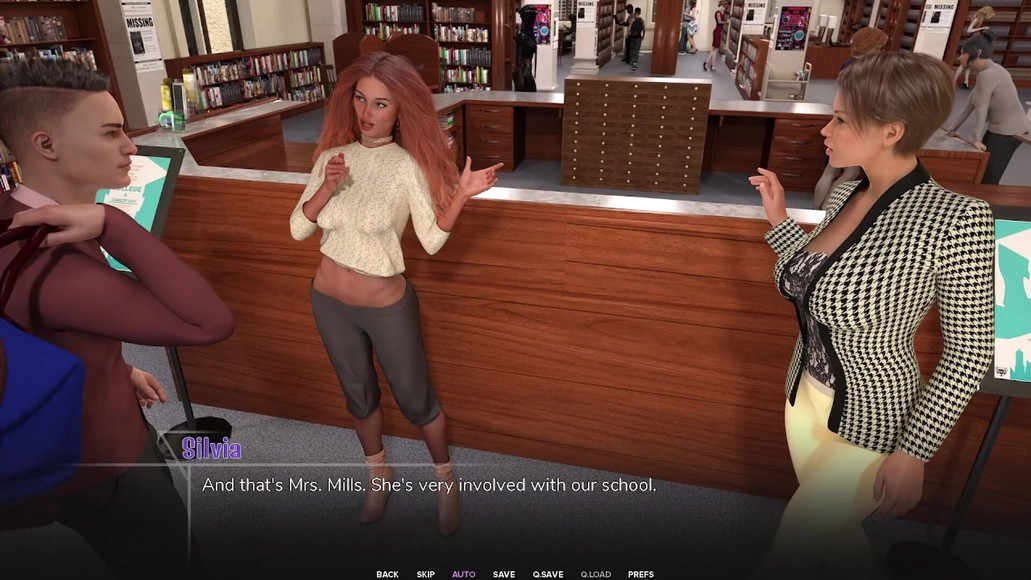Activate SKIP in the quick menu
The image size is (1031, 580).
[x=425, y=574]
